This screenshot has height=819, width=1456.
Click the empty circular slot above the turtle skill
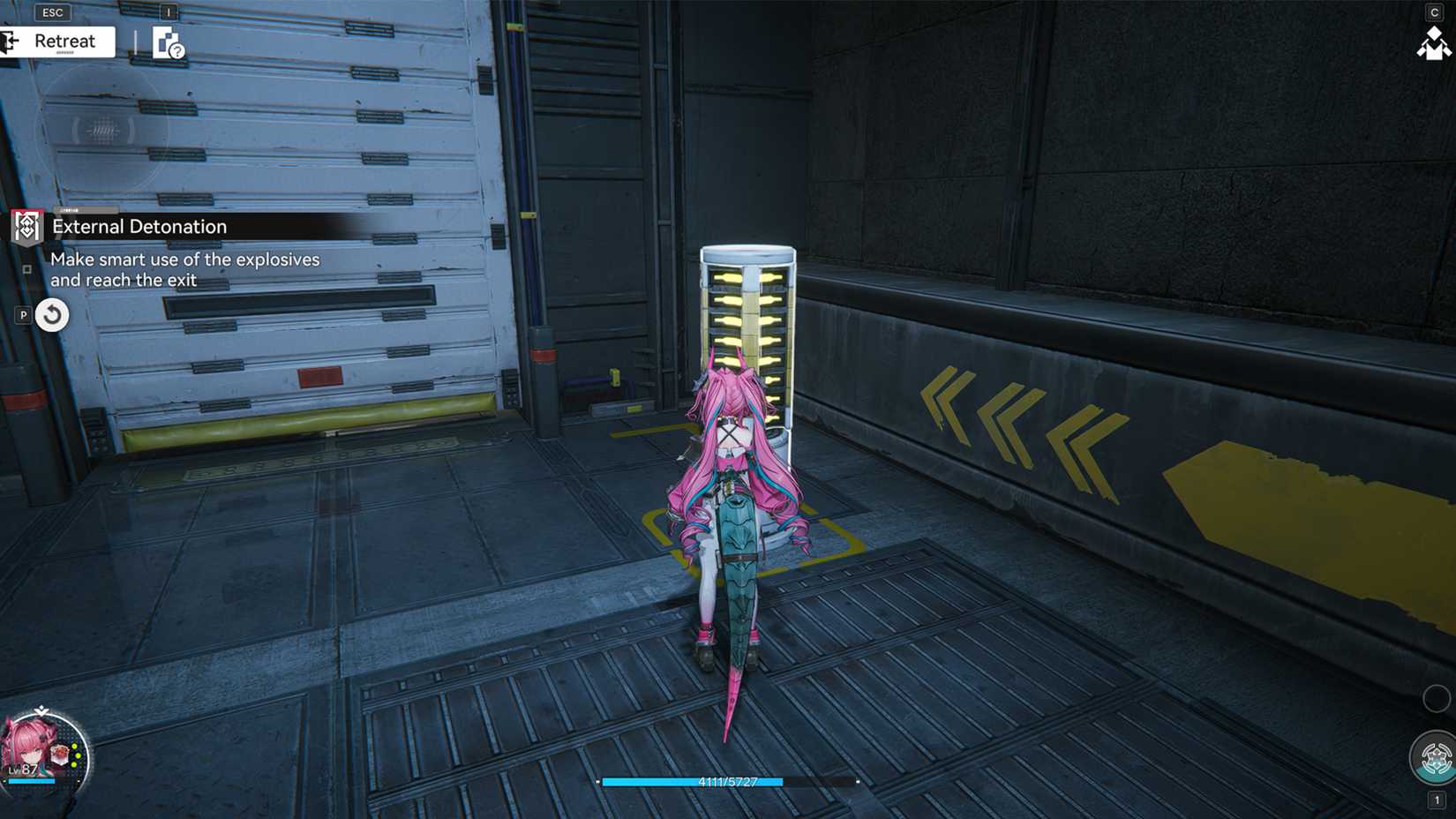[x=1436, y=698]
